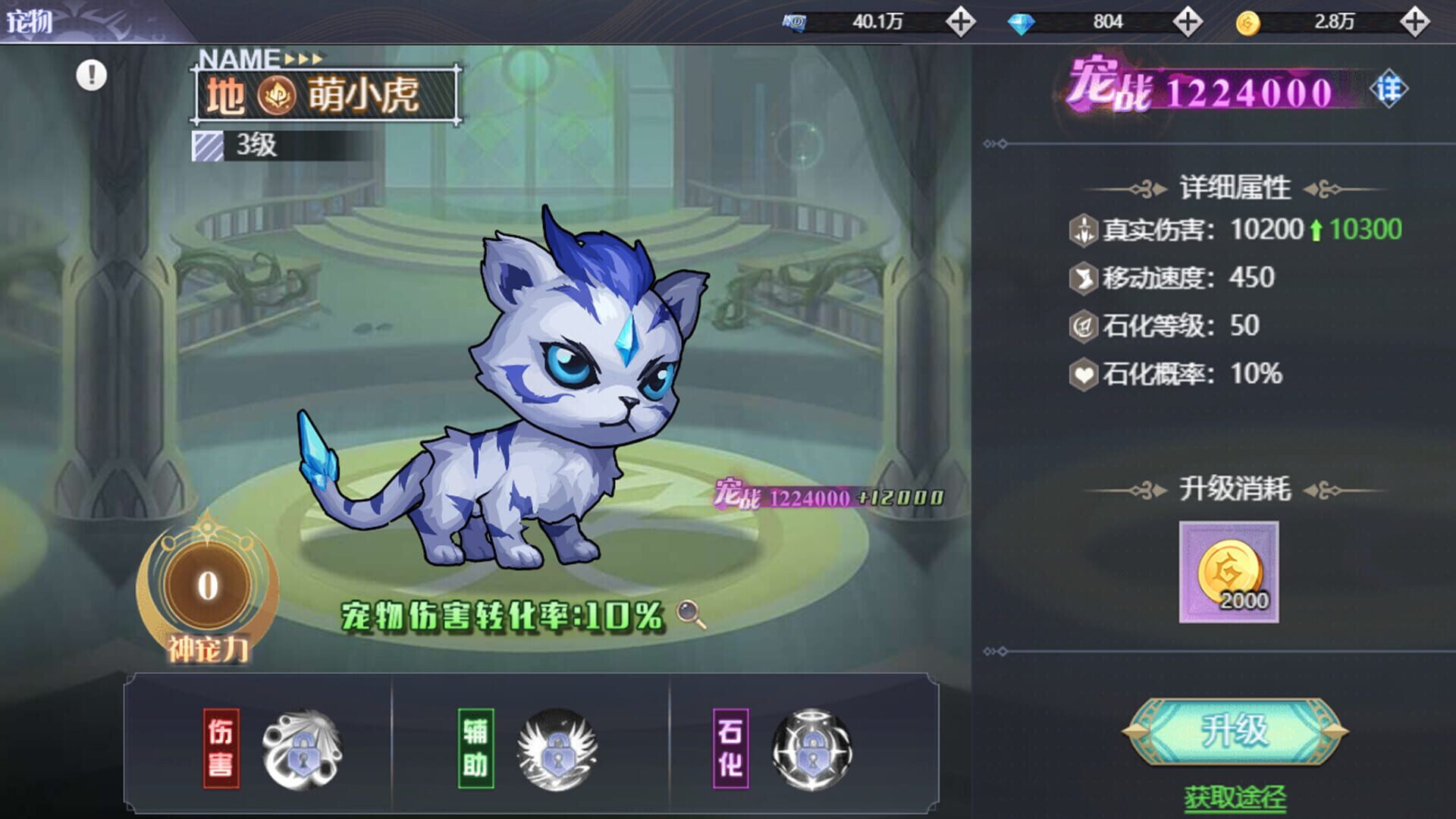Click the exclamation mark notice icon
The width and height of the screenshot is (1456, 819).
point(91,76)
